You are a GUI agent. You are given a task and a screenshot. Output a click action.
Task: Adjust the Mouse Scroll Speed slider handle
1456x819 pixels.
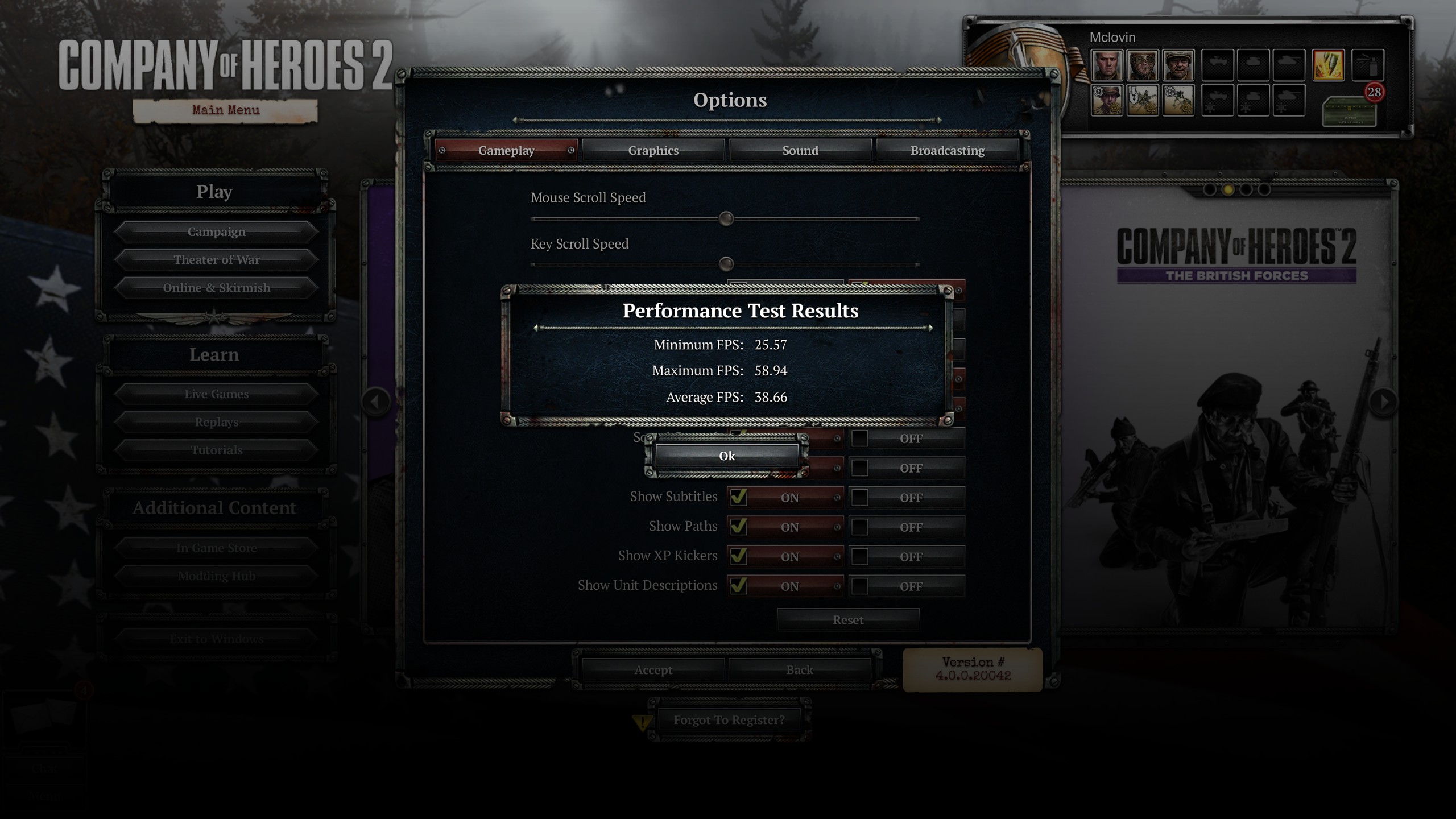point(726,219)
